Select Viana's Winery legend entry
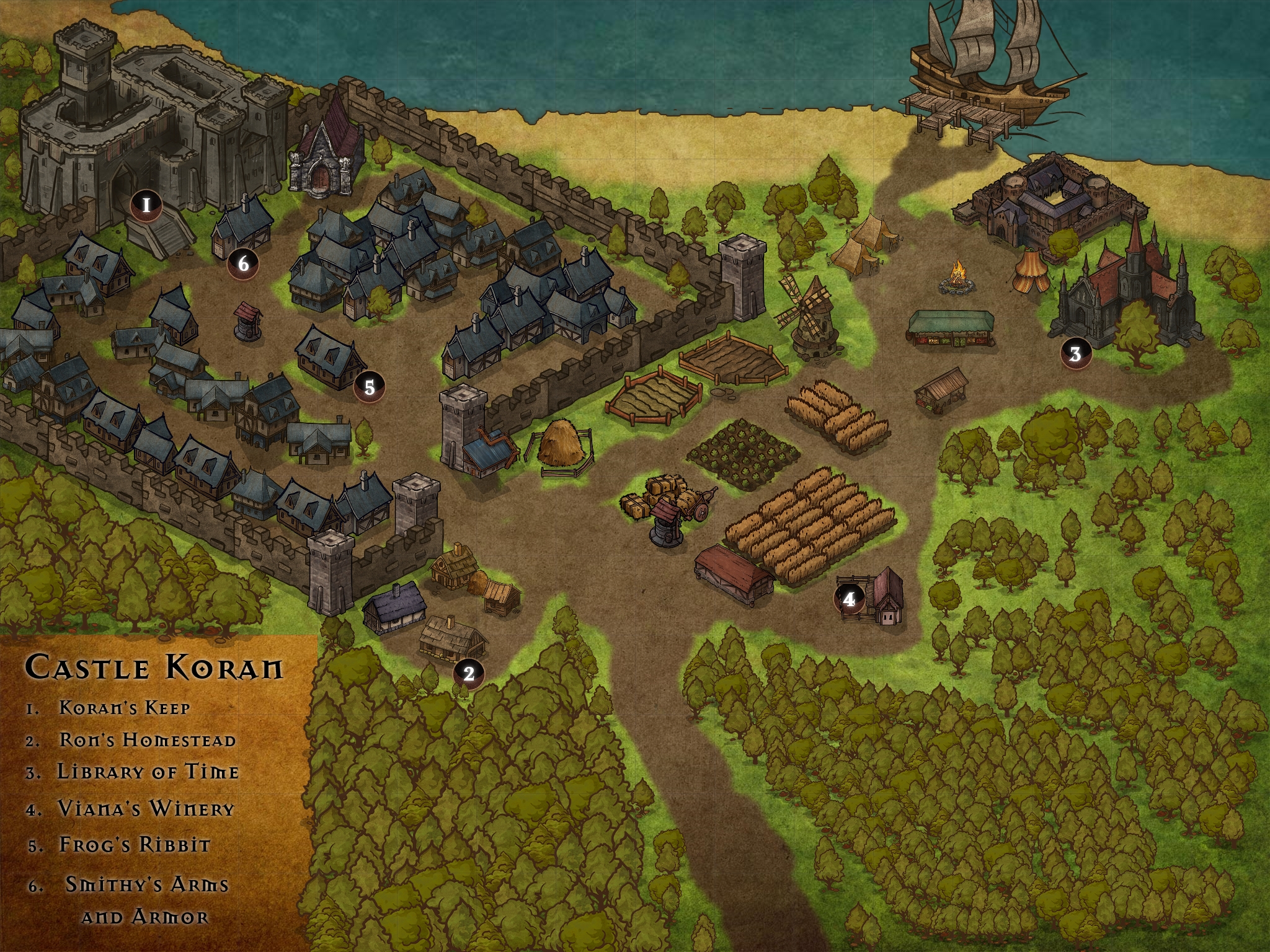Screen dimensions: 1270x952 (x=146, y=809)
